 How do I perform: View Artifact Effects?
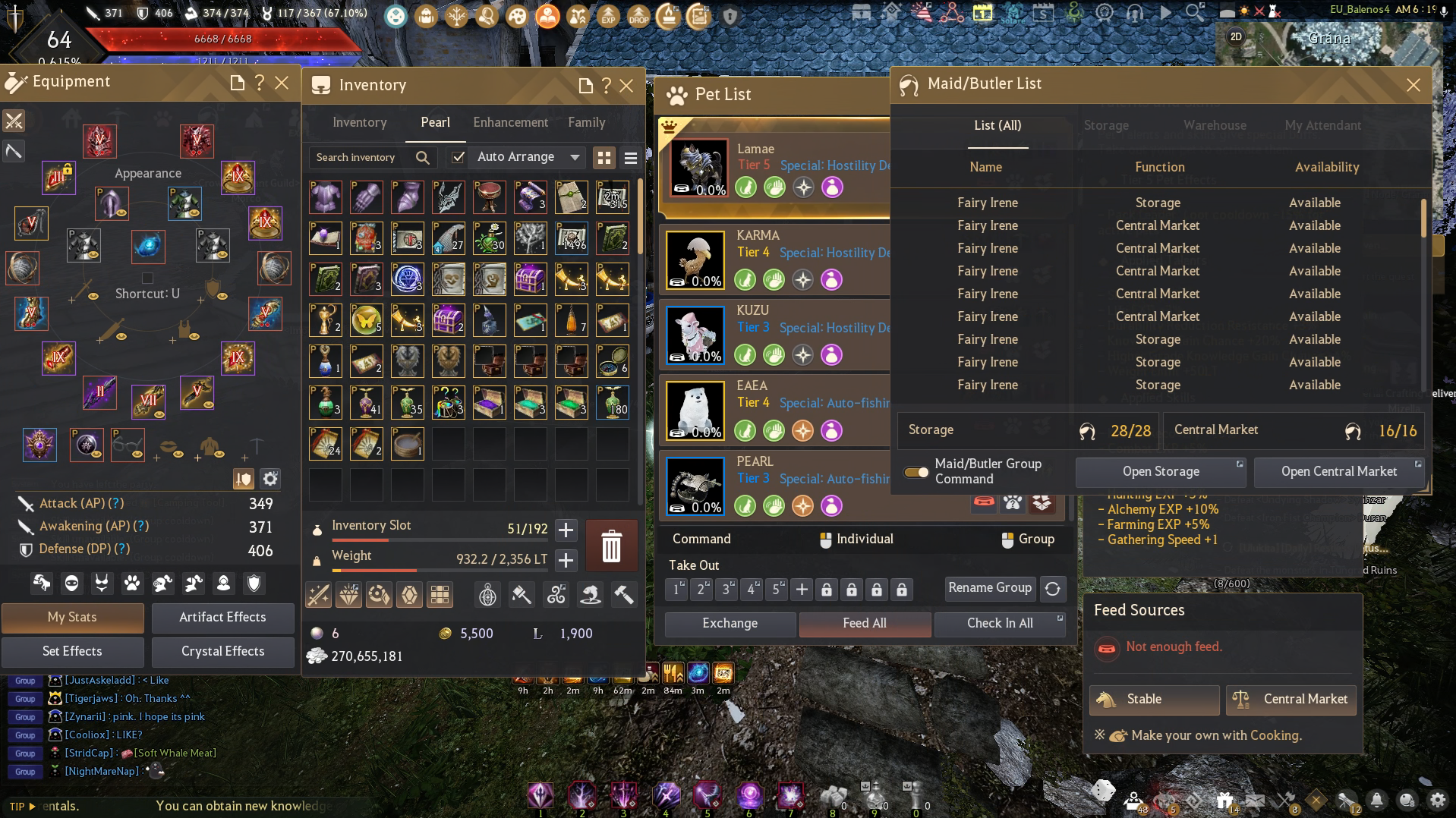[222, 618]
